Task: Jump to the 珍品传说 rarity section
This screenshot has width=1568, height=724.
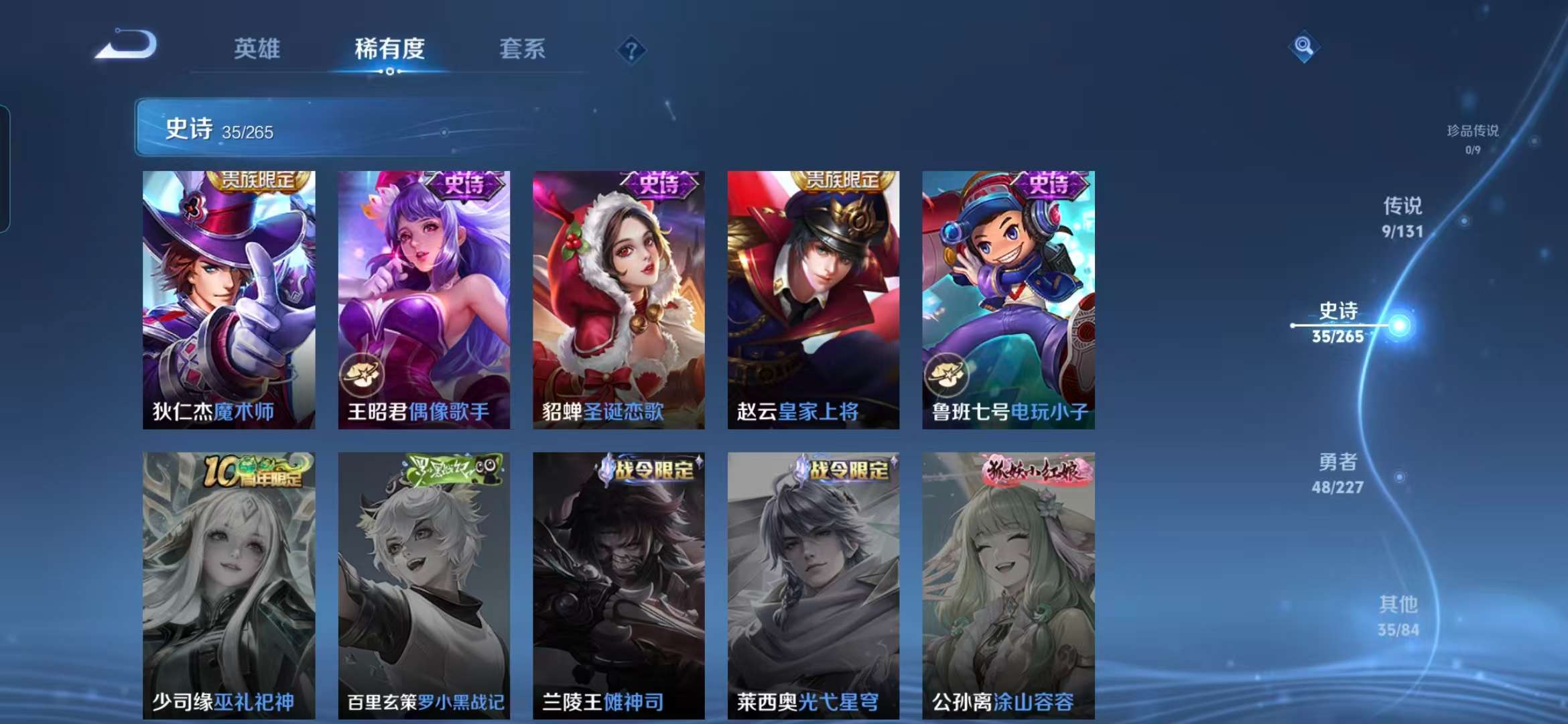Action: 1472,138
